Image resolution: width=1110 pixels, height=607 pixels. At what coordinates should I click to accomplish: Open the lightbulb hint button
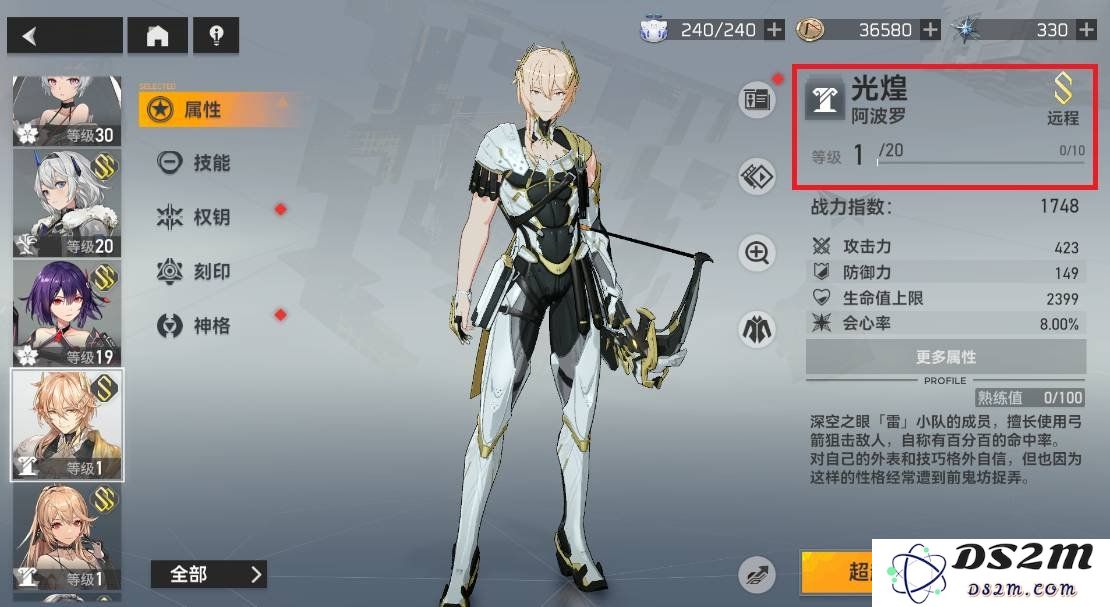tap(215, 36)
